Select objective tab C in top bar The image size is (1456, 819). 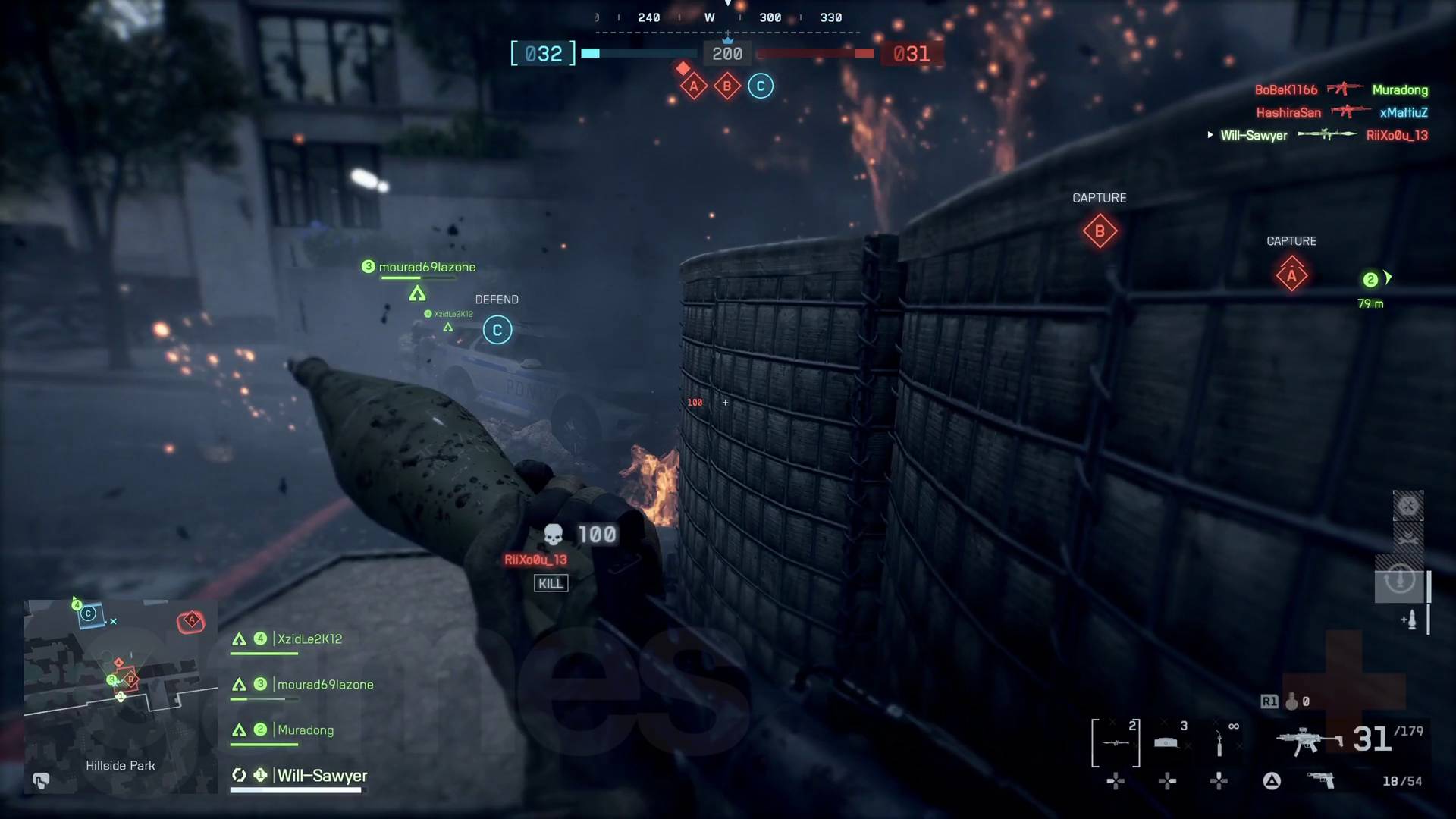[x=760, y=85]
